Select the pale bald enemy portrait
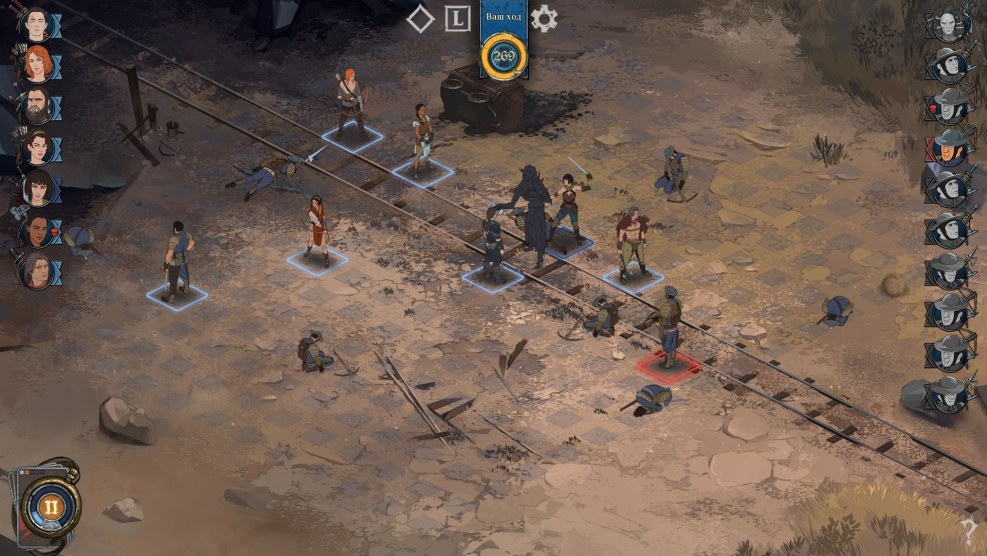This screenshot has width=987, height=556. [947, 24]
